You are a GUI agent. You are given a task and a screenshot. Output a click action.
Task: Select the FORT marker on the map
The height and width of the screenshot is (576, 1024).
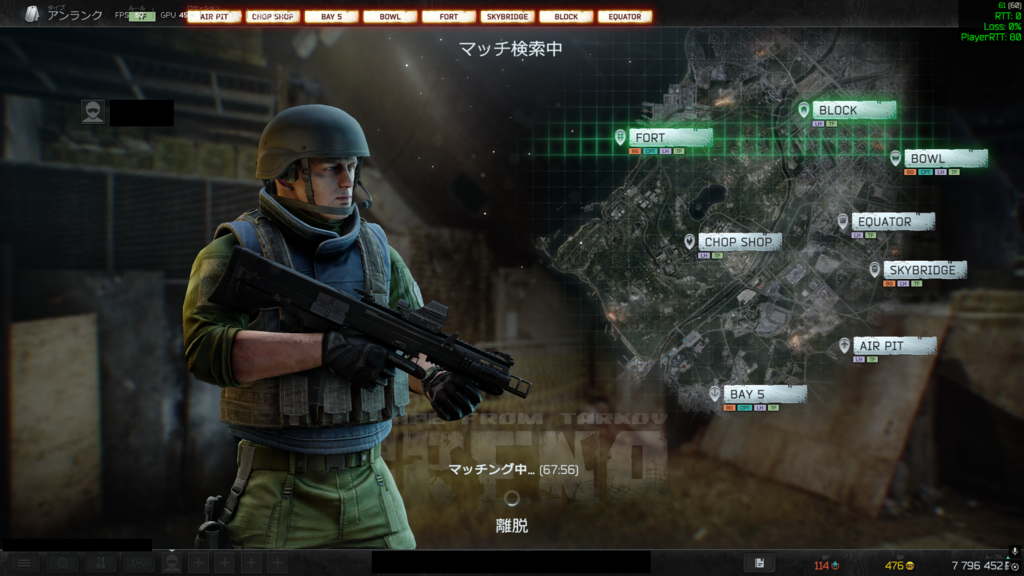point(650,138)
